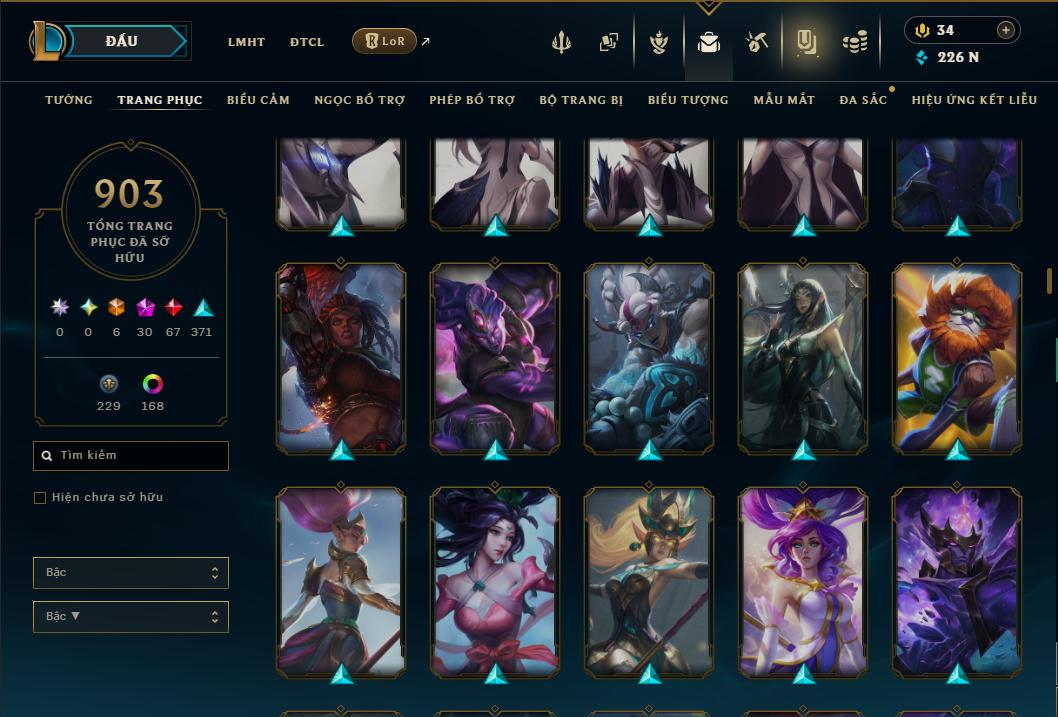The height and width of the screenshot is (717, 1058).
Task: Open the trident Clash icon
Action: (x=562, y=42)
